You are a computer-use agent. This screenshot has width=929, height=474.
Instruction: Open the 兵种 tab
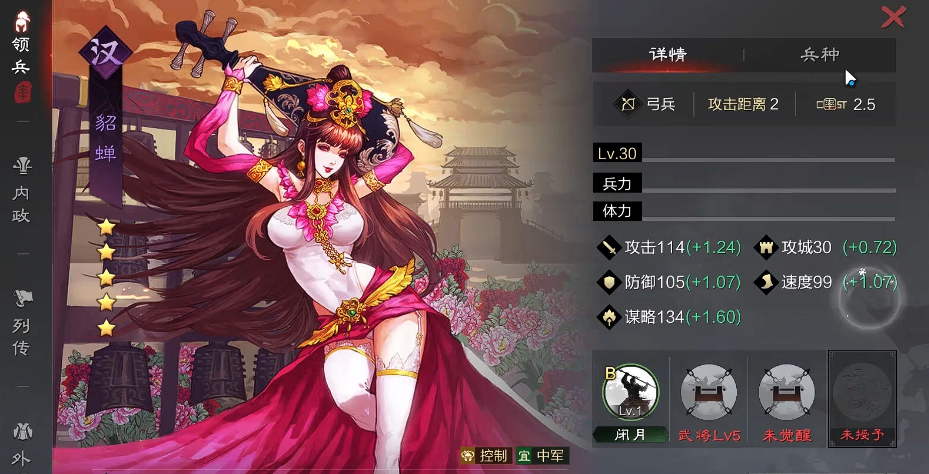click(x=820, y=55)
